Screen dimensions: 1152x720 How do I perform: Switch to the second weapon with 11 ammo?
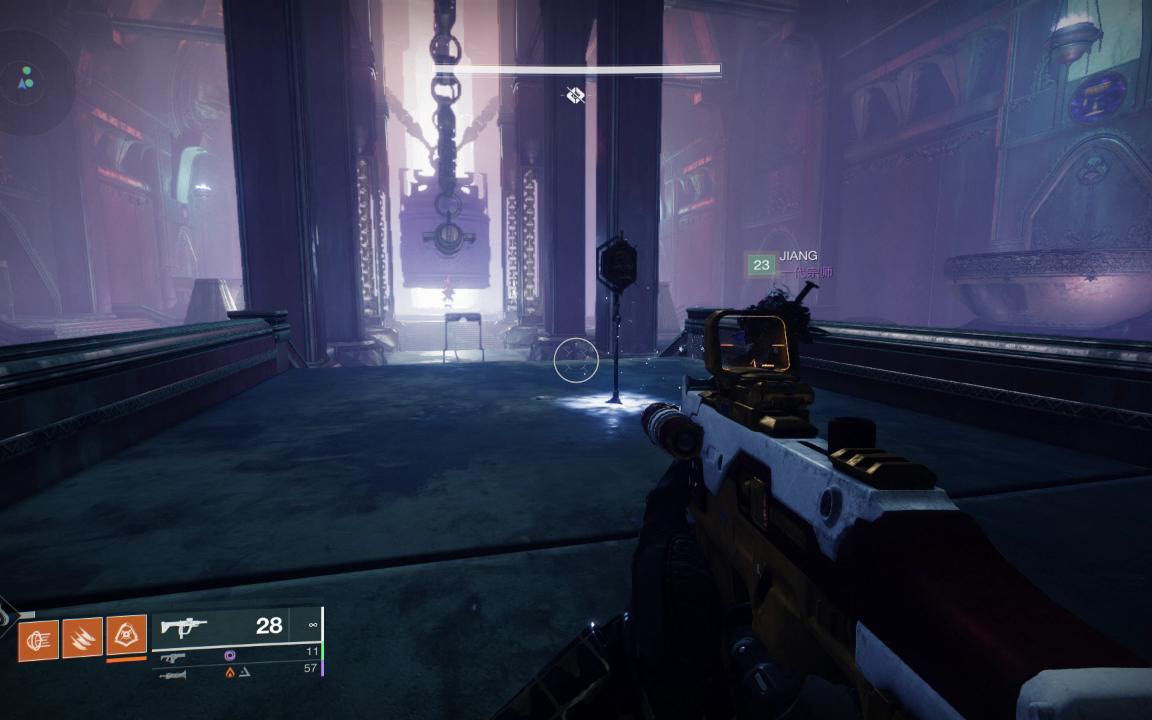[x=174, y=657]
